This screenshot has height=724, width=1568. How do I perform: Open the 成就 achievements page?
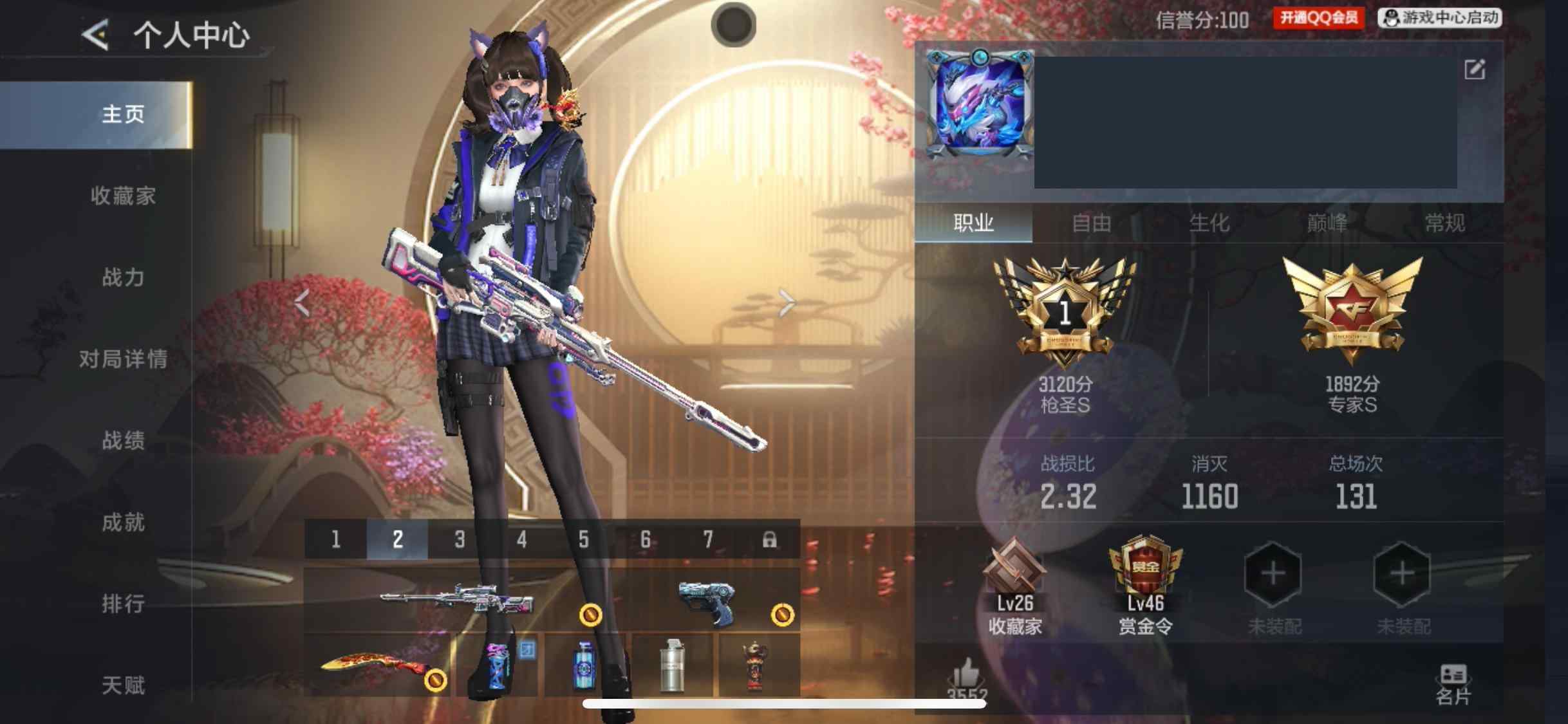coord(123,522)
